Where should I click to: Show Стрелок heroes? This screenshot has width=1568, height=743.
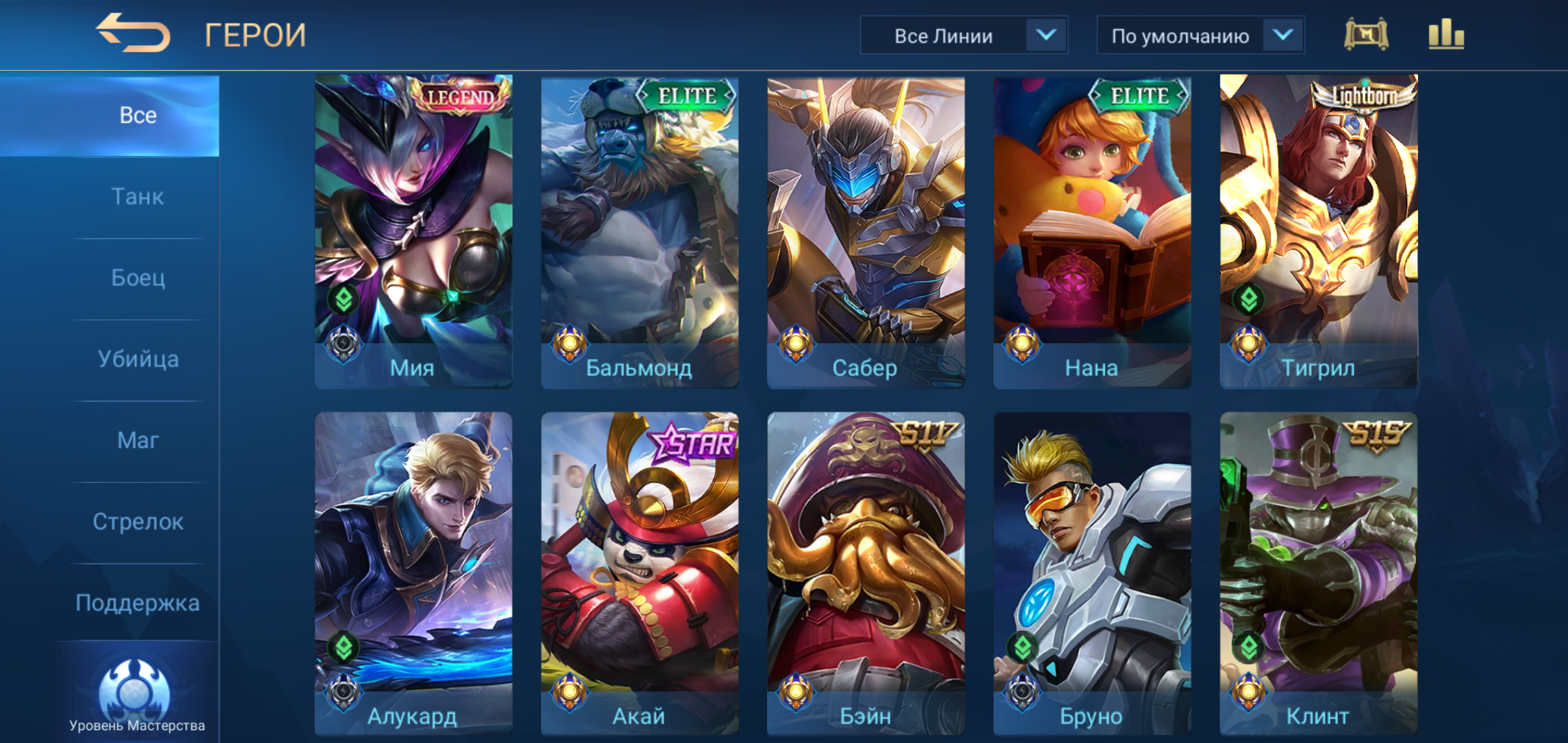[x=138, y=522]
